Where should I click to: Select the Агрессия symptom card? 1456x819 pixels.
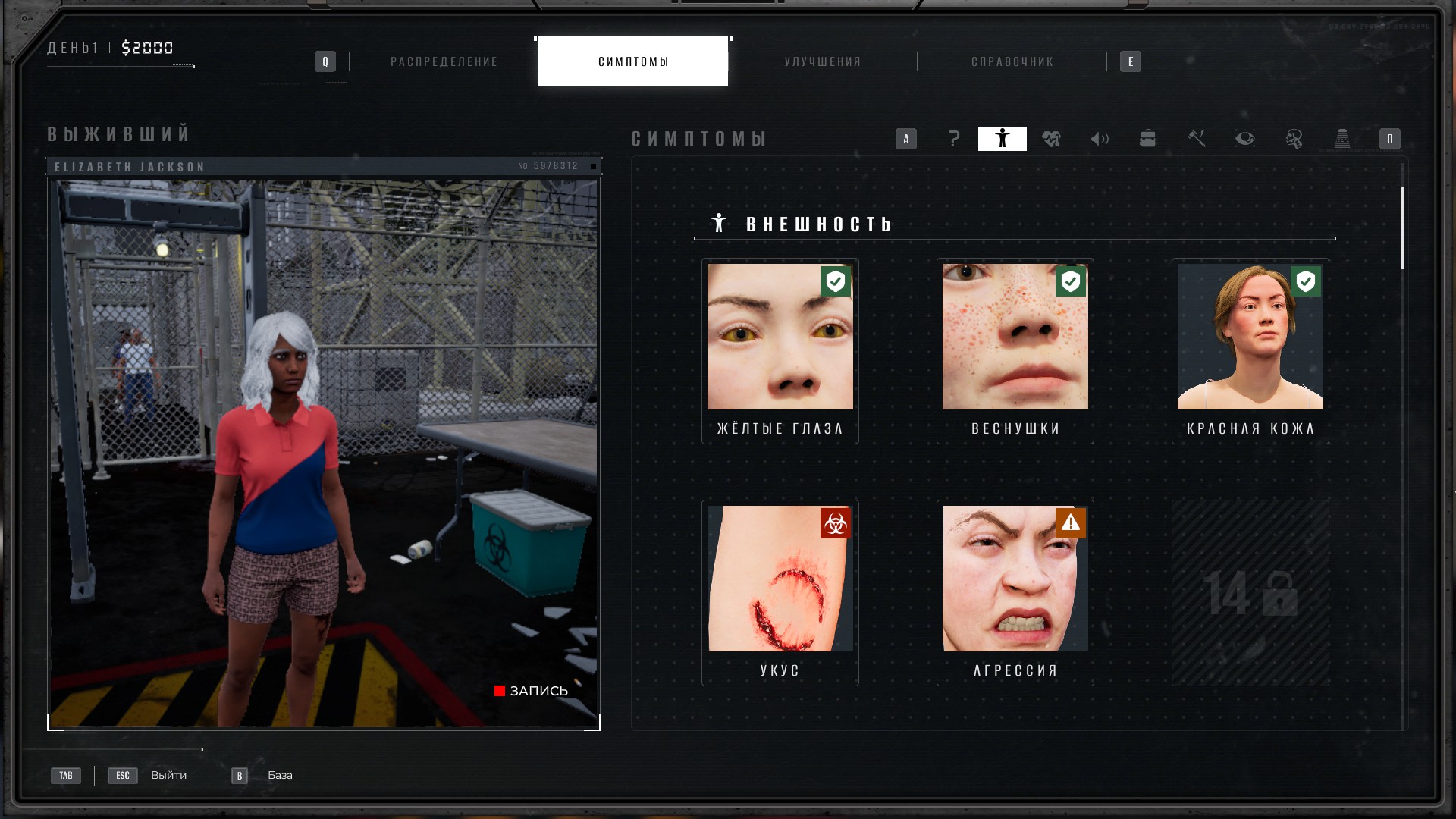pyautogui.click(x=1015, y=592)
